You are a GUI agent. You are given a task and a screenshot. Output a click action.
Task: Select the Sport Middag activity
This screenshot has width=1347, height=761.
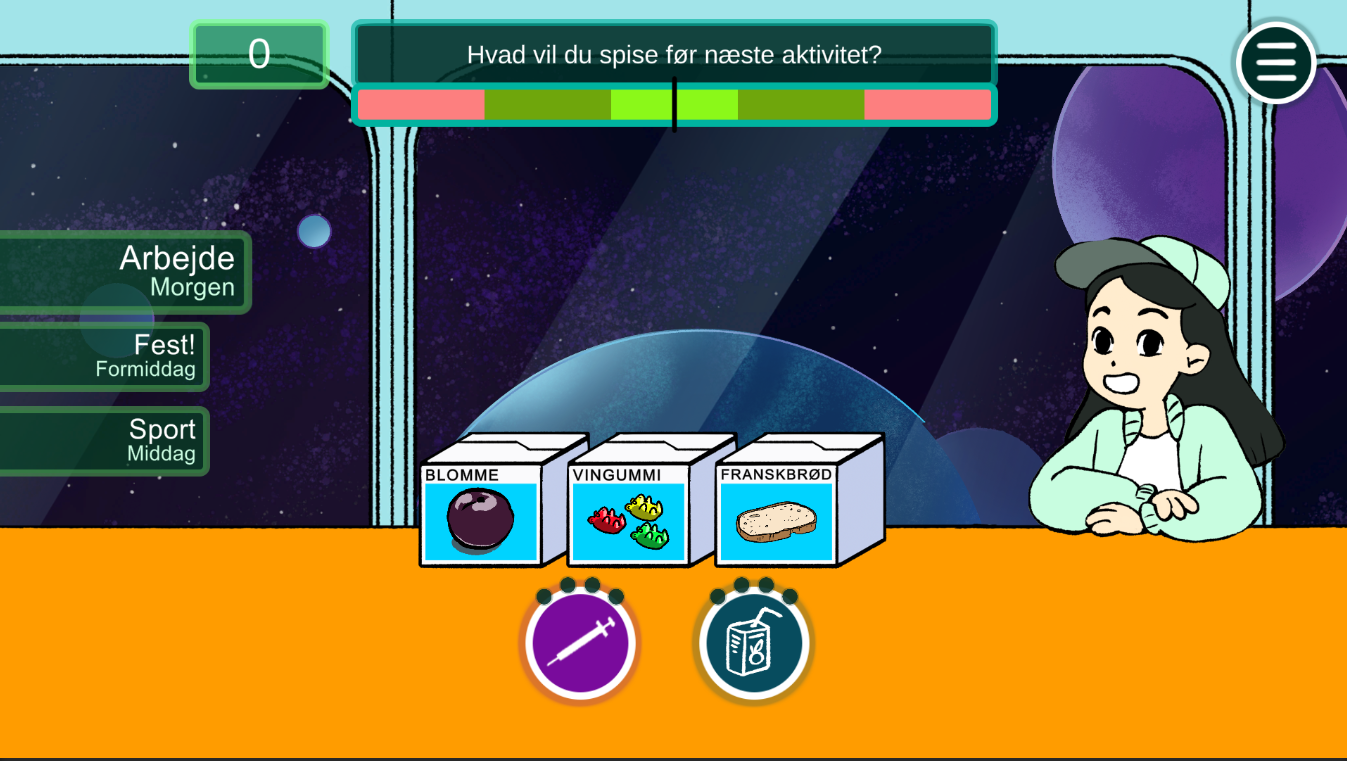coord(104,440)
